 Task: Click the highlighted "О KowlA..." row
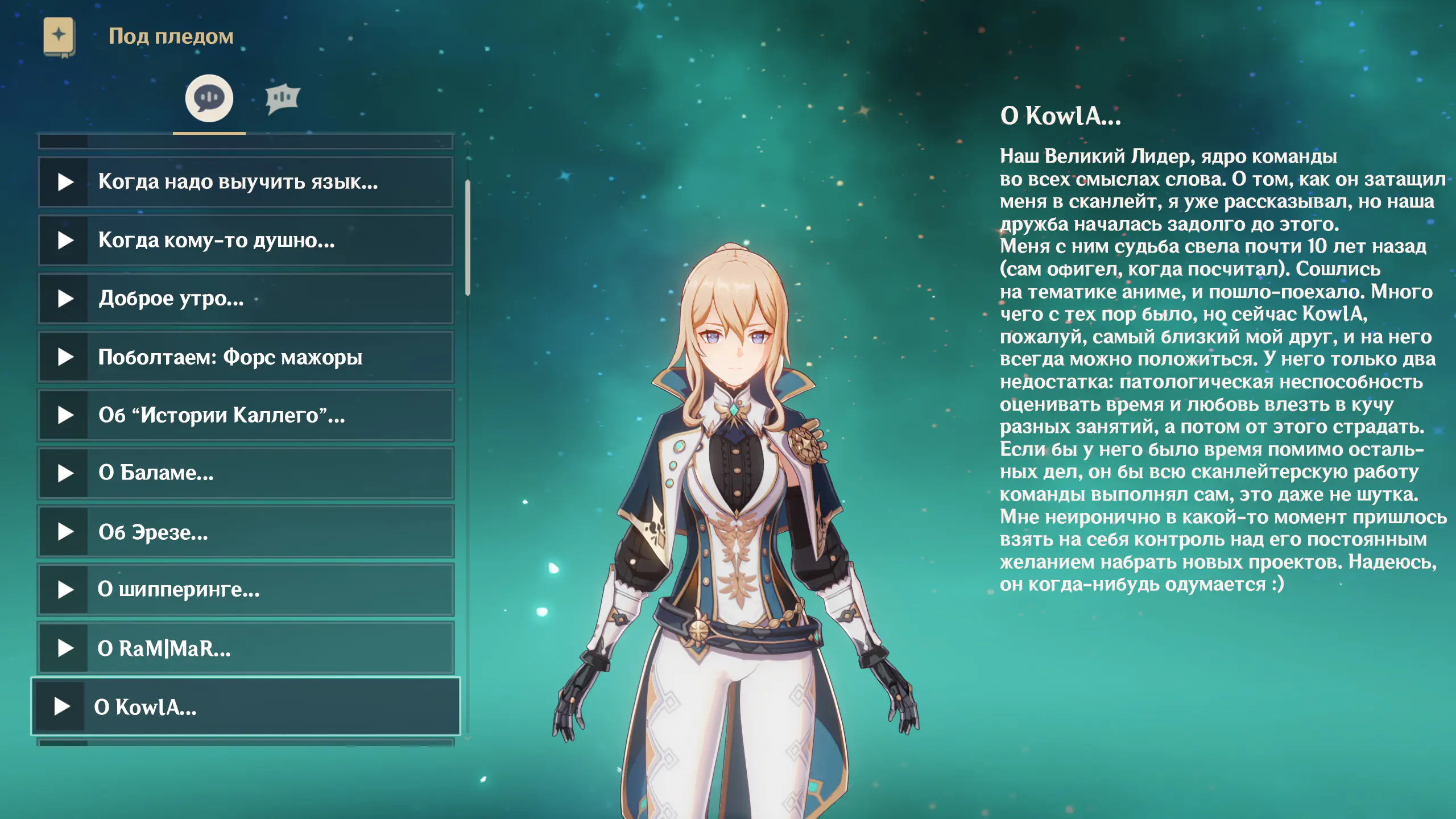click(246, 706)
